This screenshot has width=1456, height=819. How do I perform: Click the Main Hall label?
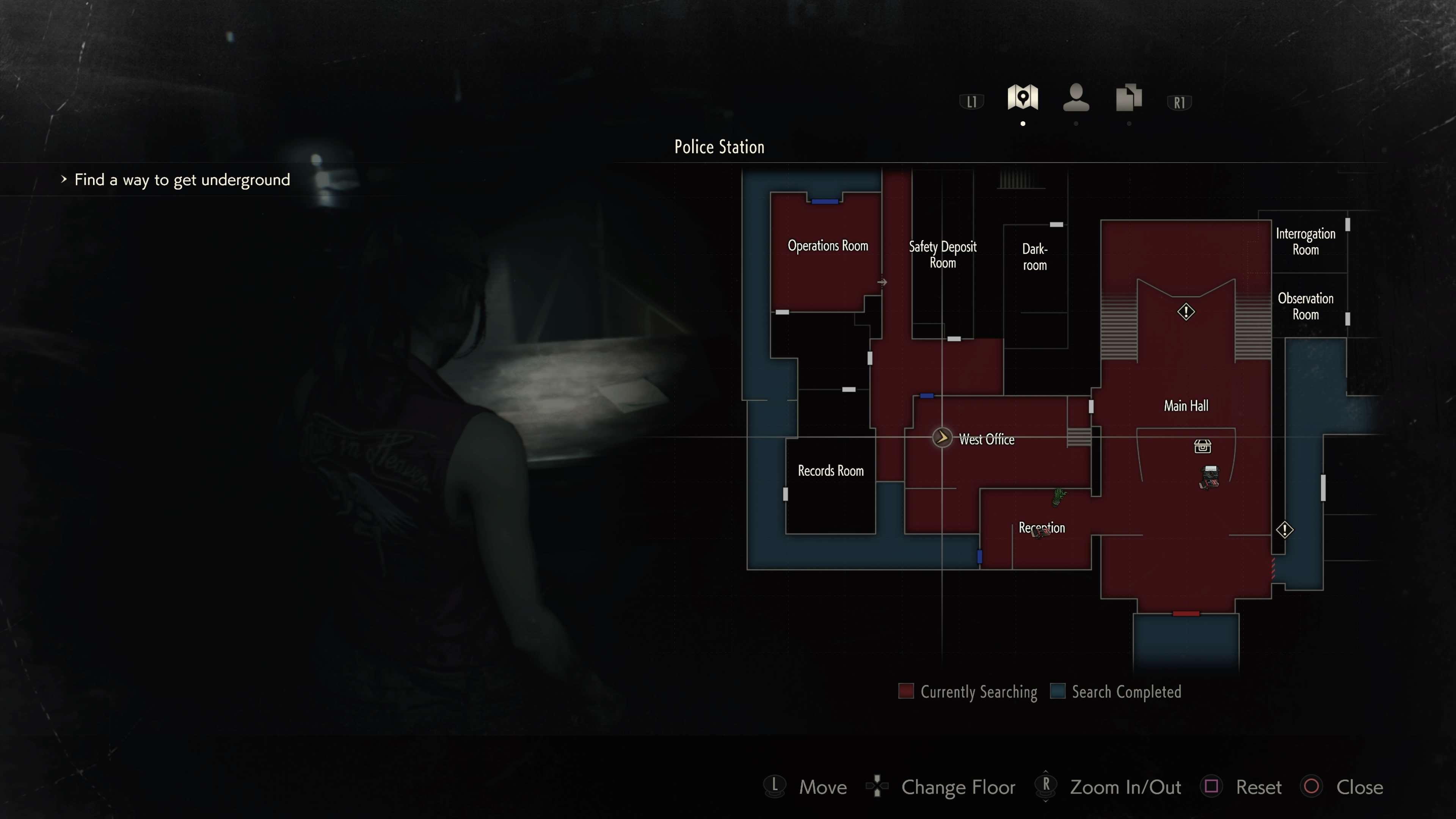[1186, 406]
